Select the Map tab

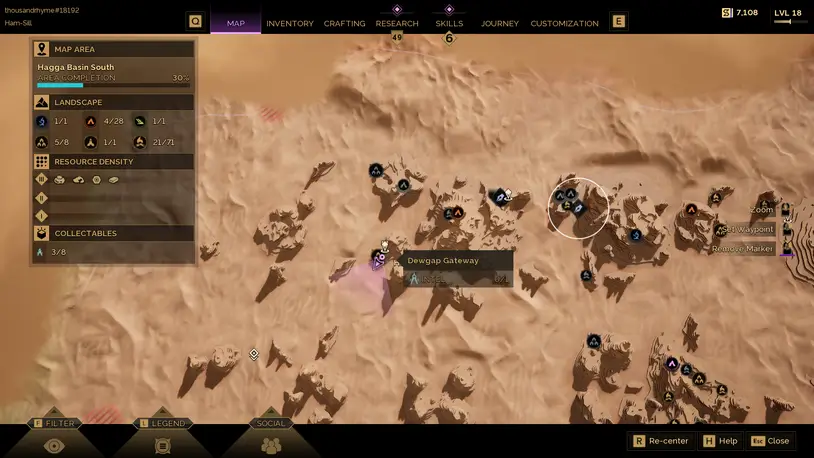(236, 23)
